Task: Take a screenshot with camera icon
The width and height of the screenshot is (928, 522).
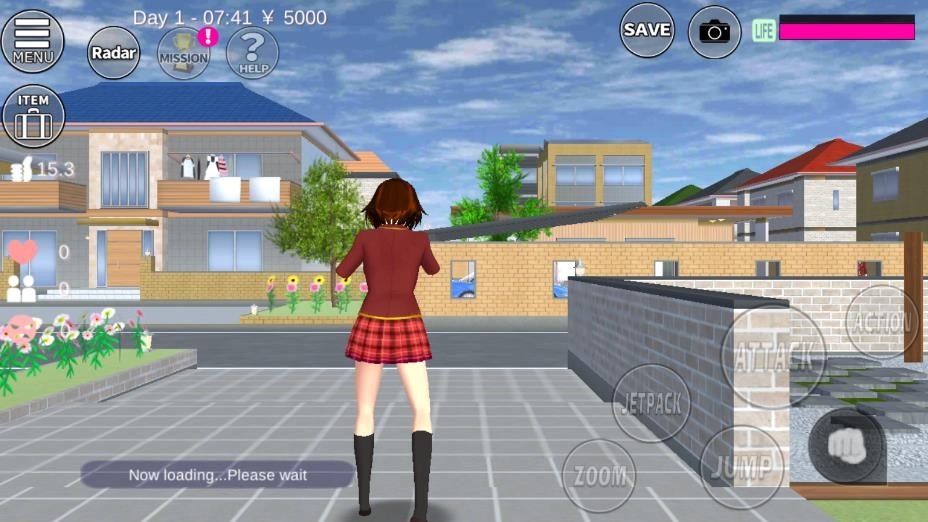Action: click(714, 32)
